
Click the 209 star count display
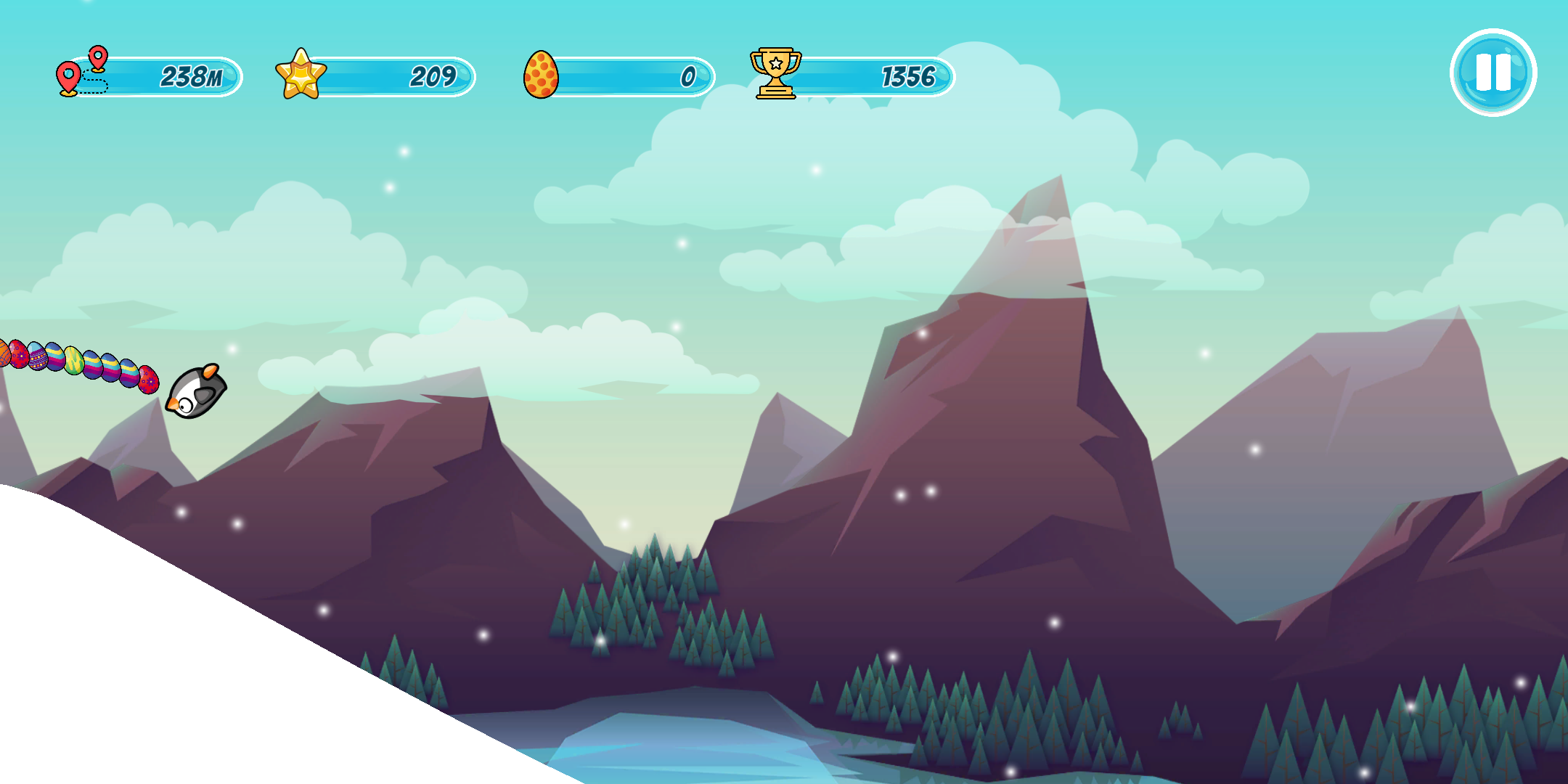click(433, 74)
